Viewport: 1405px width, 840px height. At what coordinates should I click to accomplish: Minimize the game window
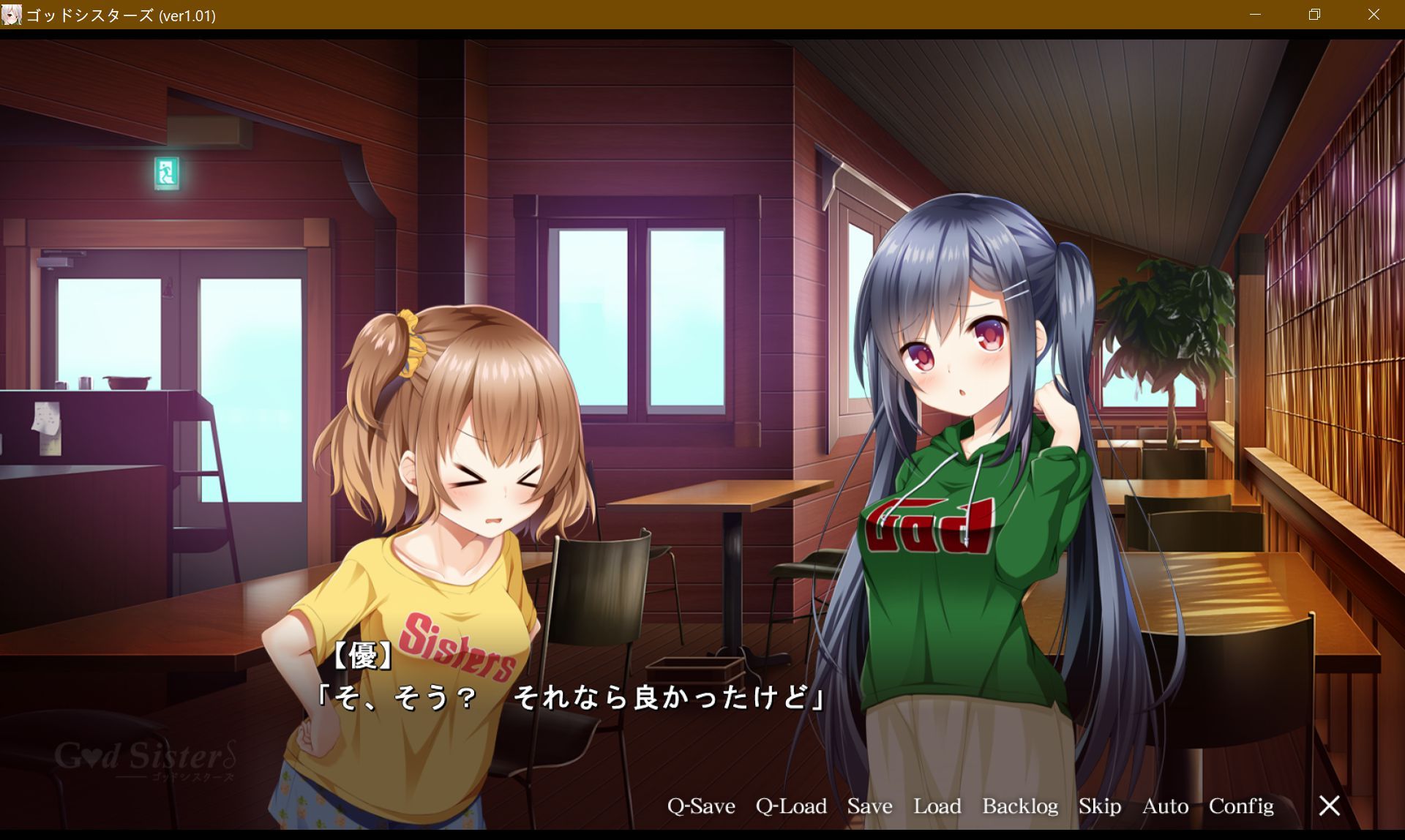click(x=1256, y=15)
